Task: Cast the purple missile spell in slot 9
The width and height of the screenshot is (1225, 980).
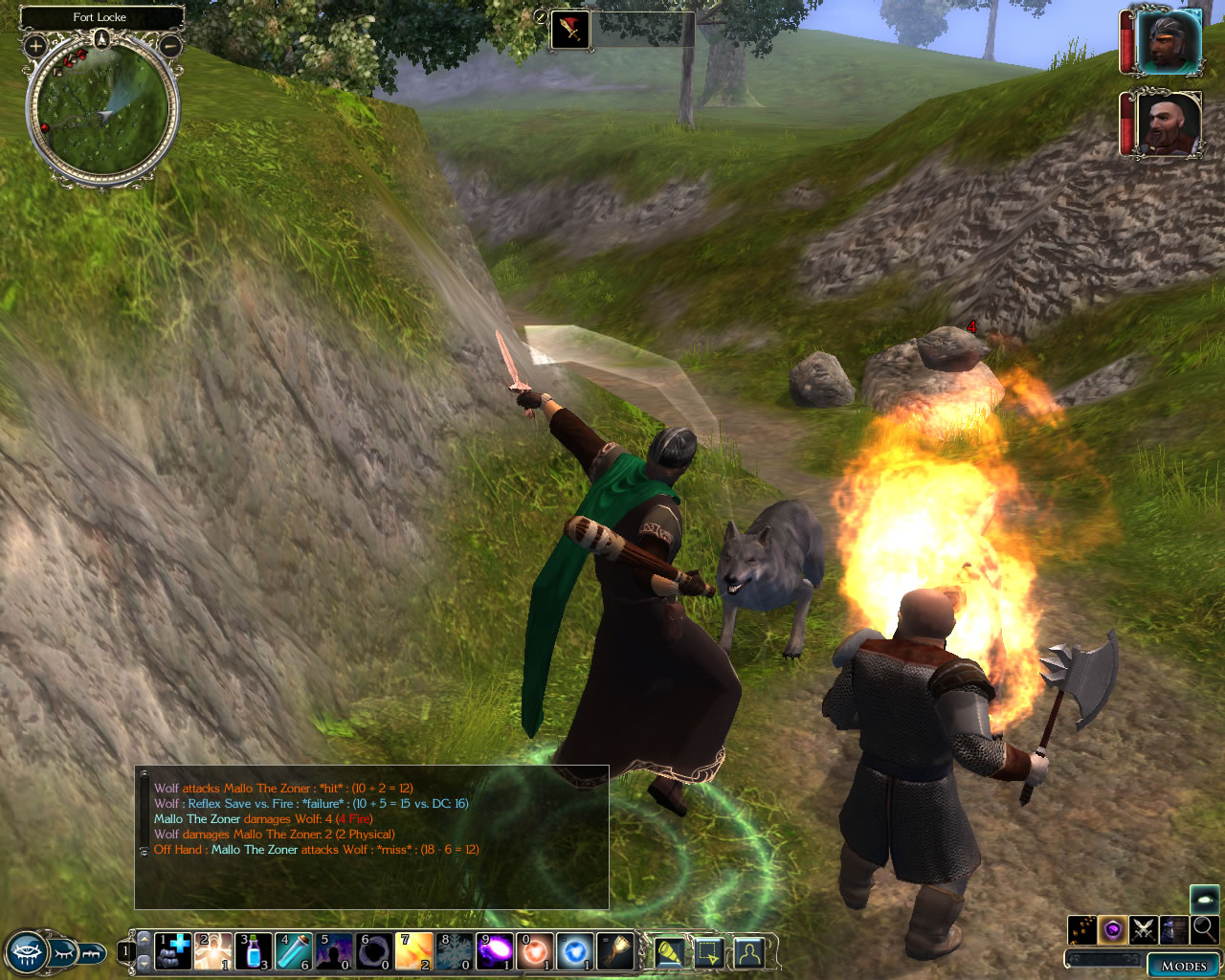Action: (495, 951)
